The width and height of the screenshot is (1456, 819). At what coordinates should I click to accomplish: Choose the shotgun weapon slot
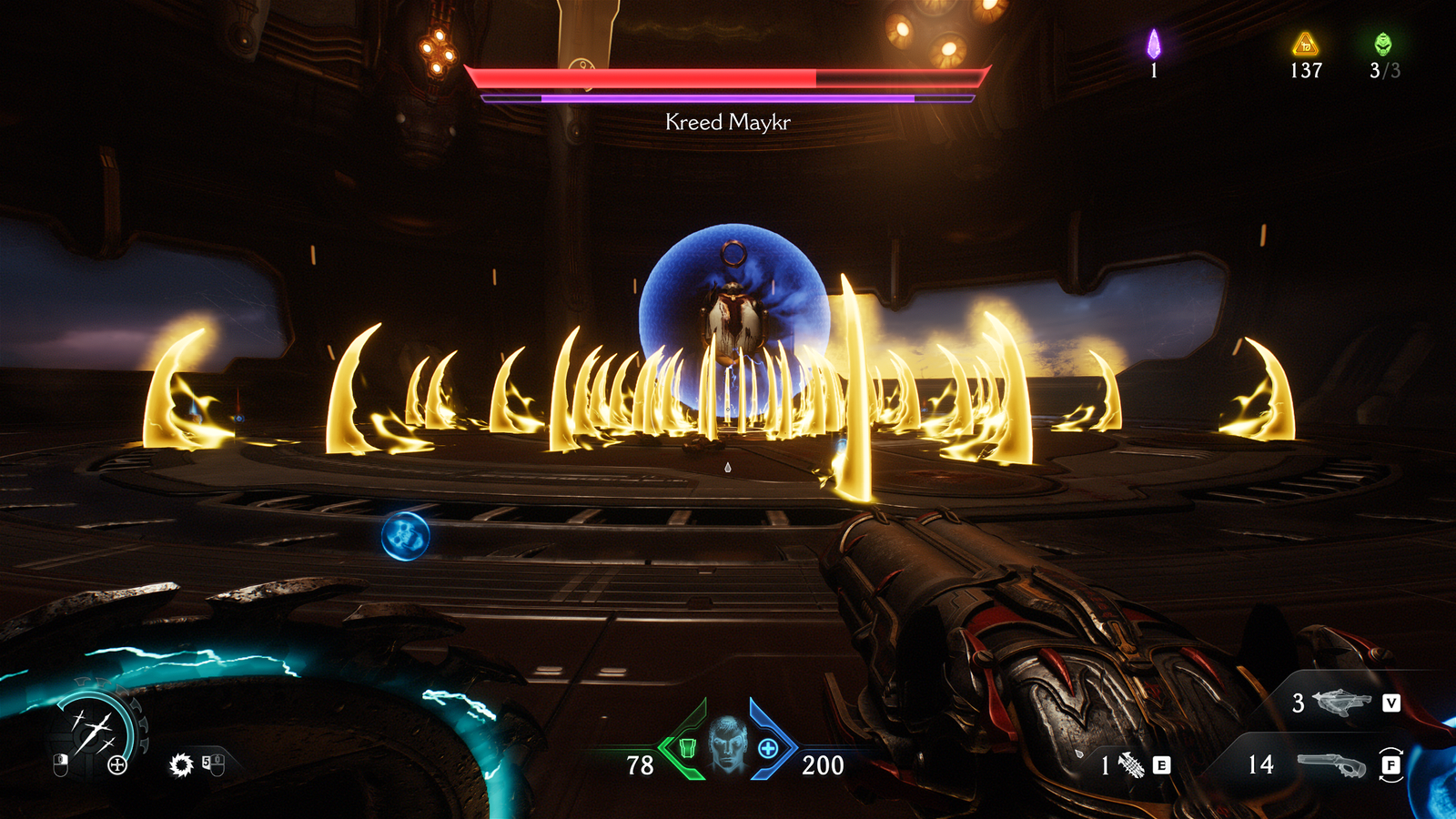1330,764
